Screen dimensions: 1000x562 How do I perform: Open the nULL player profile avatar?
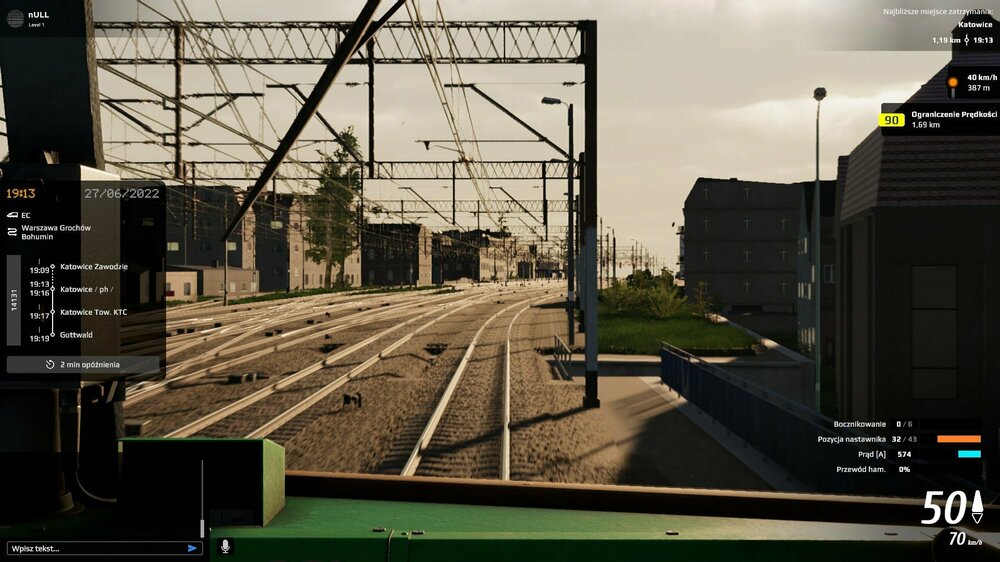tap(15, 17)
